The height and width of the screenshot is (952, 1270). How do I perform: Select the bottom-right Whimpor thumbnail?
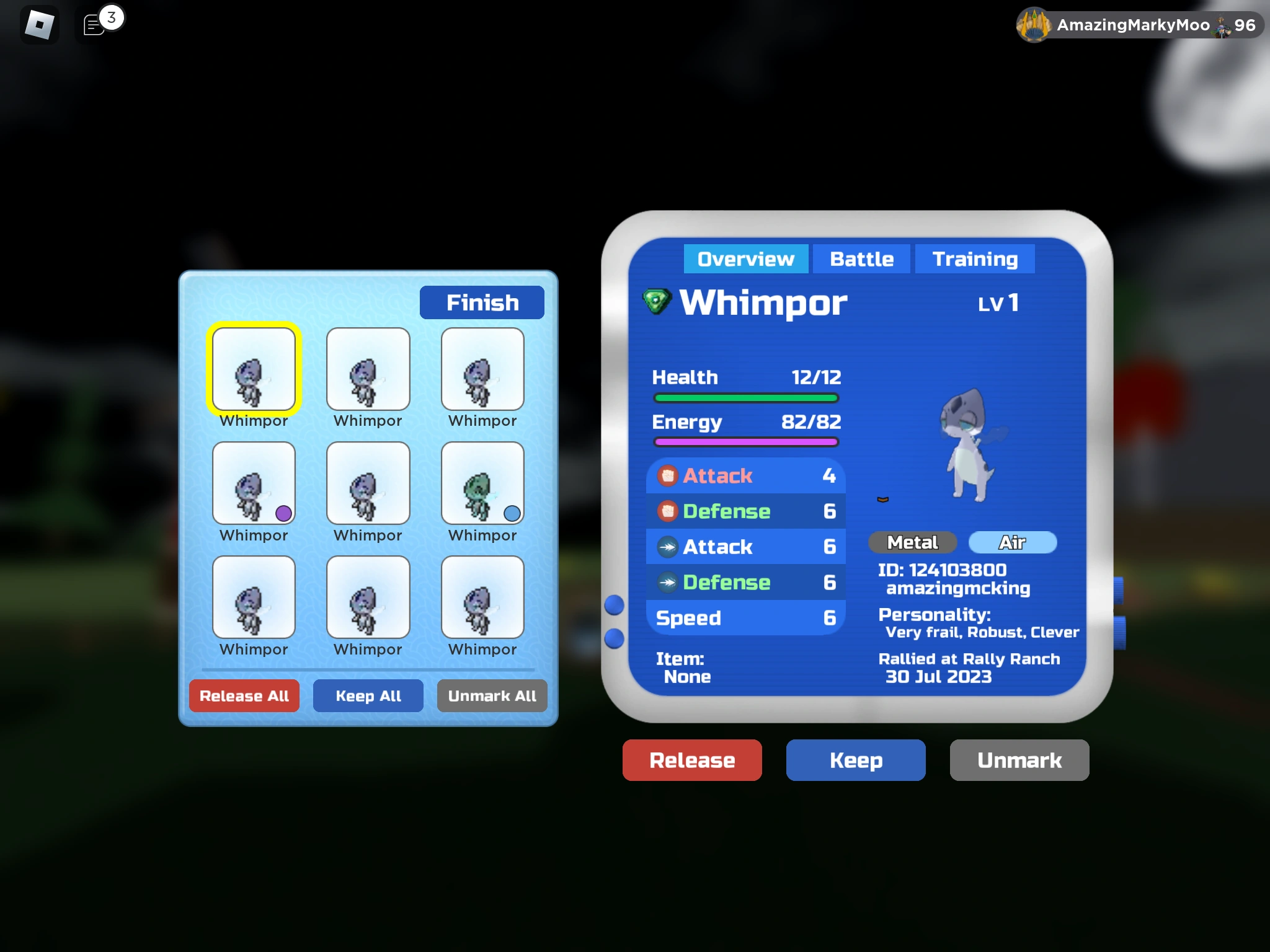click(482, 597)
